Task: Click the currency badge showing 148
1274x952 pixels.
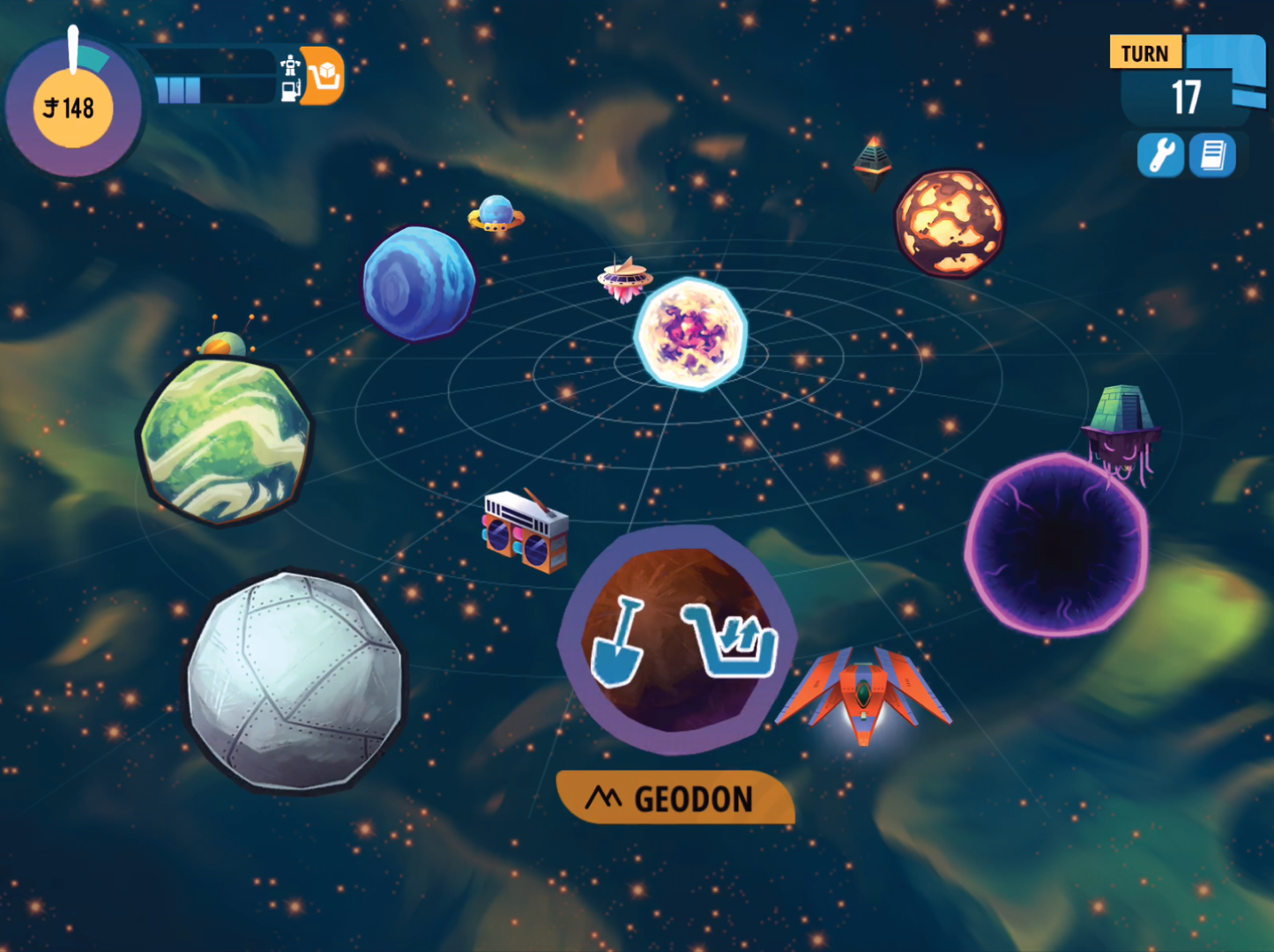Action: click(72, 106)
